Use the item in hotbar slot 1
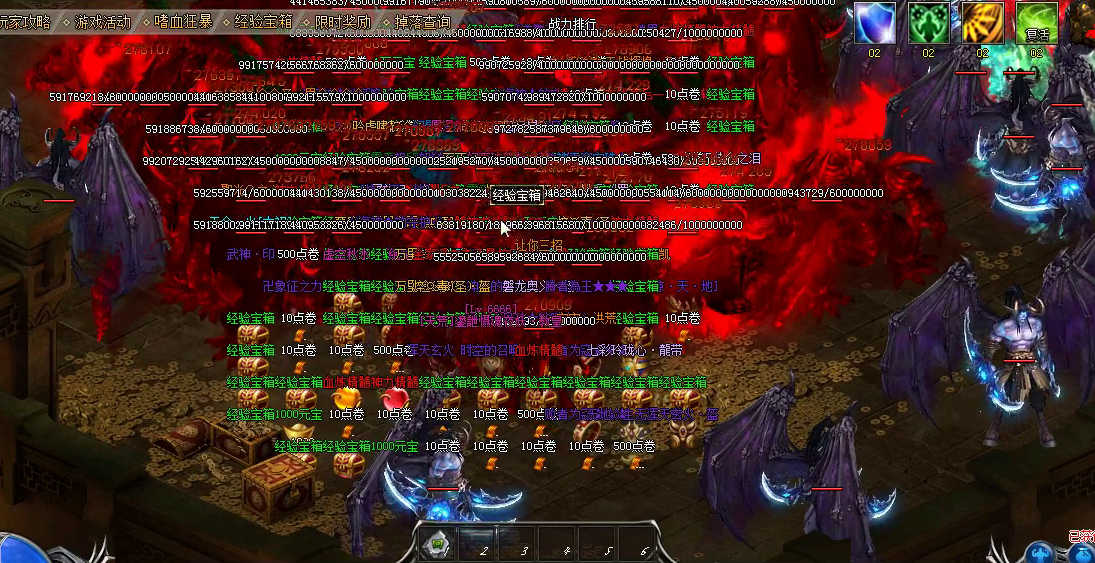Viewport: 1095px width, 563px height. [437, 545]
